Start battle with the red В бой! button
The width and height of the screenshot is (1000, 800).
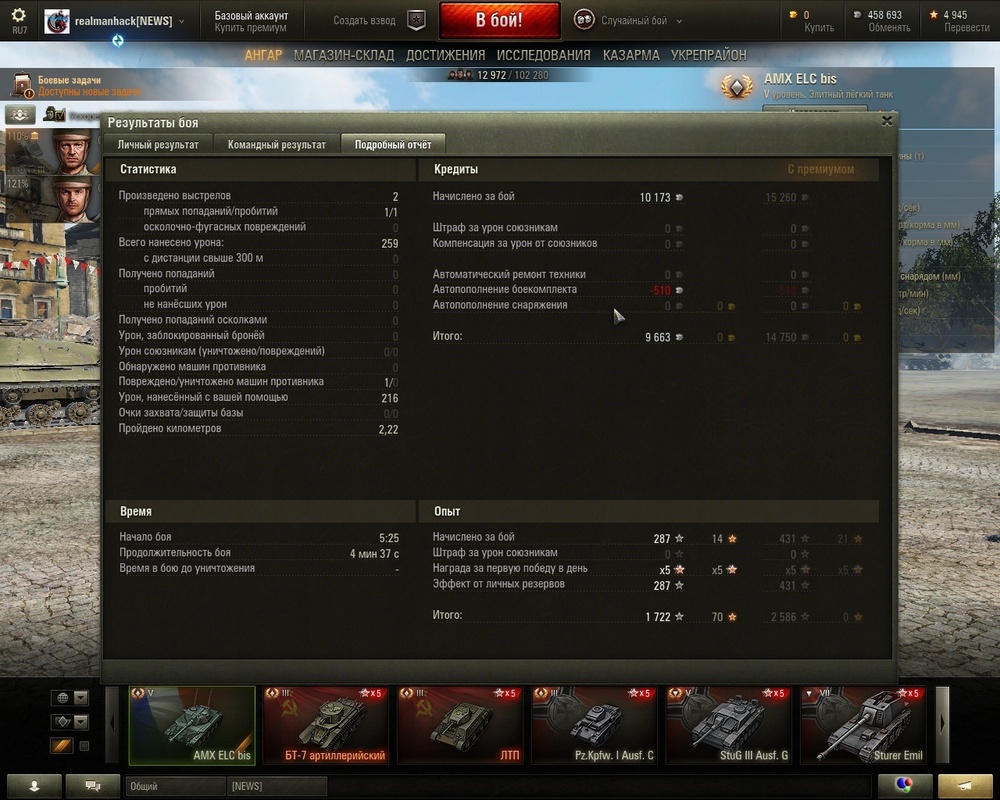[x=498, y=20]
